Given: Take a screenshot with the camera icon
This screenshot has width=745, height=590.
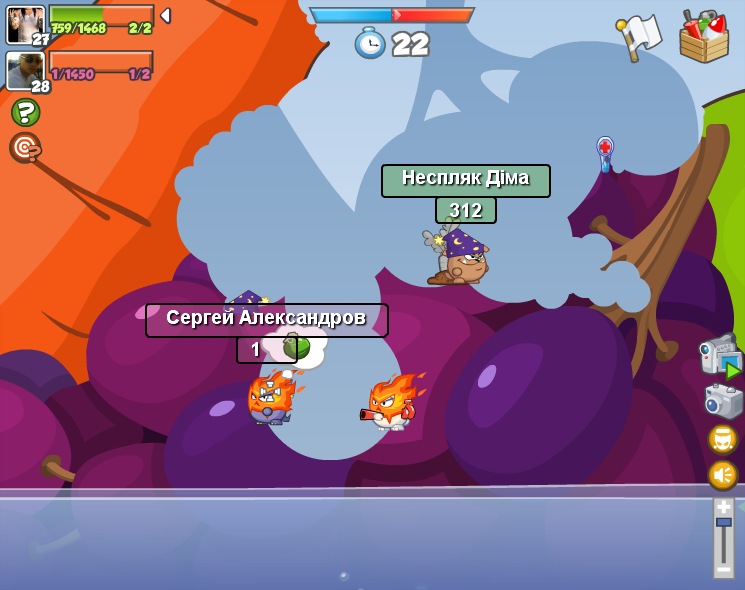Looking at the screenshot, I should click(x=722, y=401).
